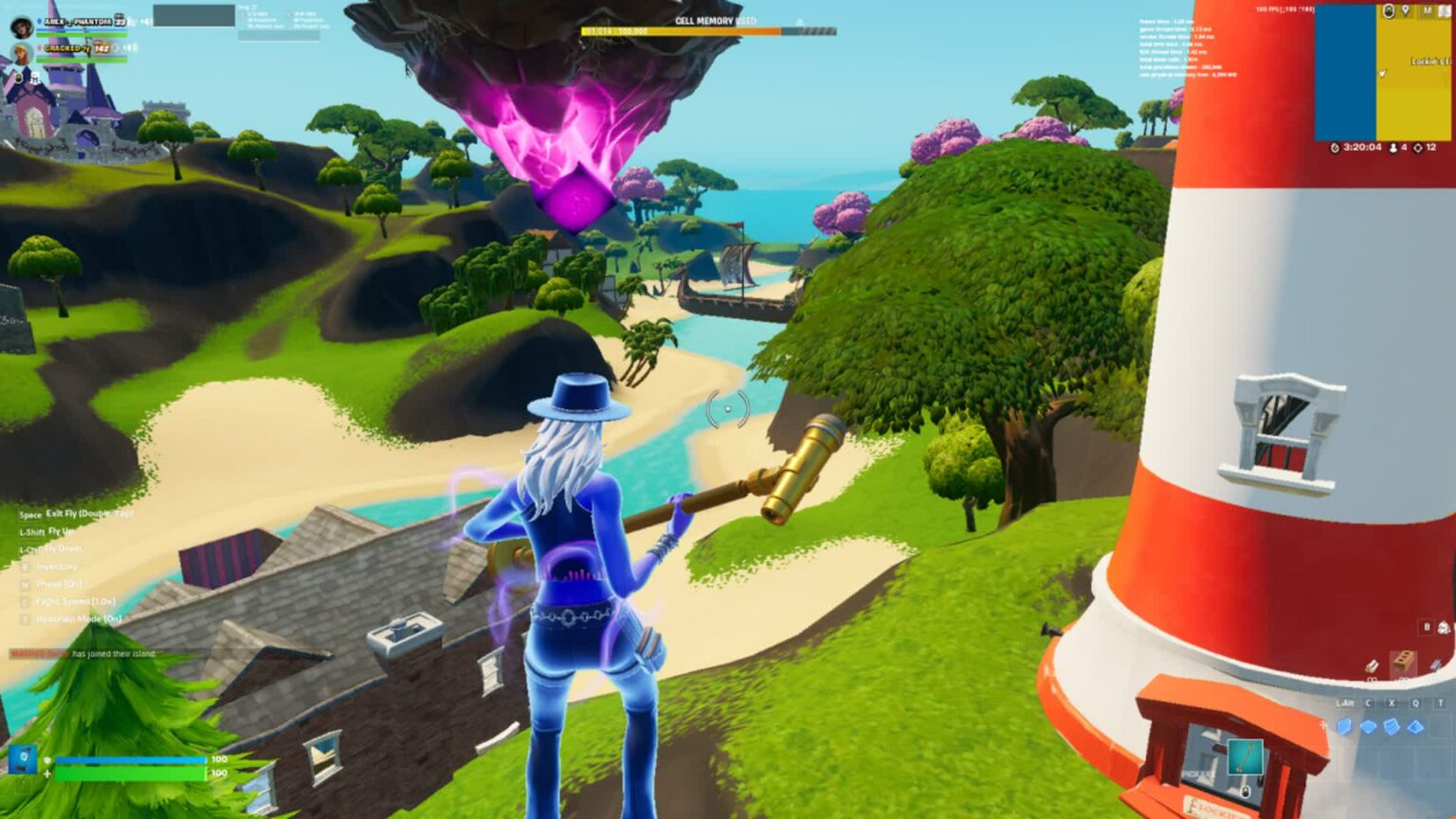The width and height of the screenshot is (1456, 819).
Task: Select the pyramid piece icon on the build bar
Action: pos(1415,727)
